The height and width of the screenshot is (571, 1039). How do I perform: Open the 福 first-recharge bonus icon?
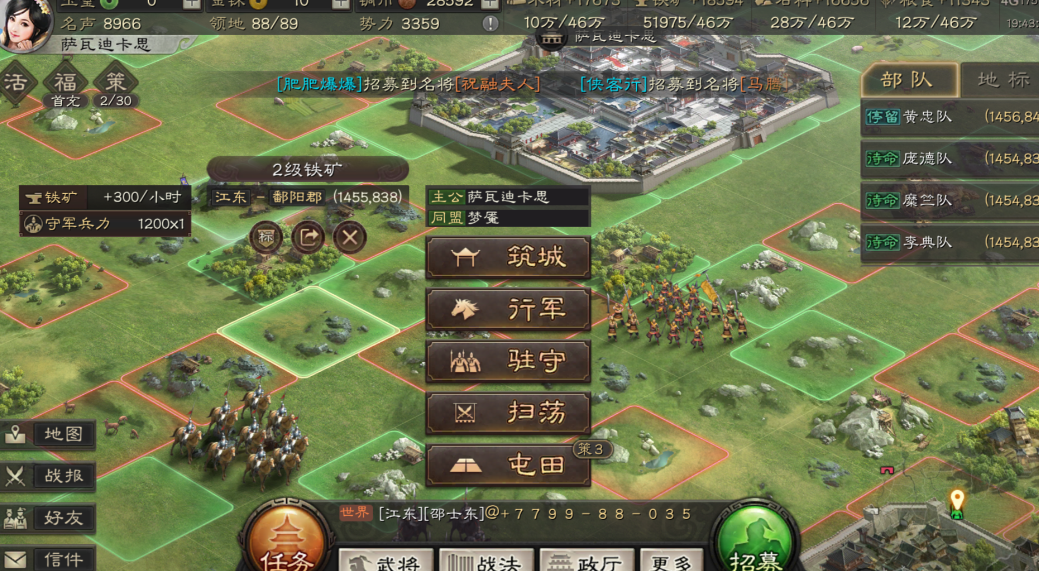click(66, 84)
